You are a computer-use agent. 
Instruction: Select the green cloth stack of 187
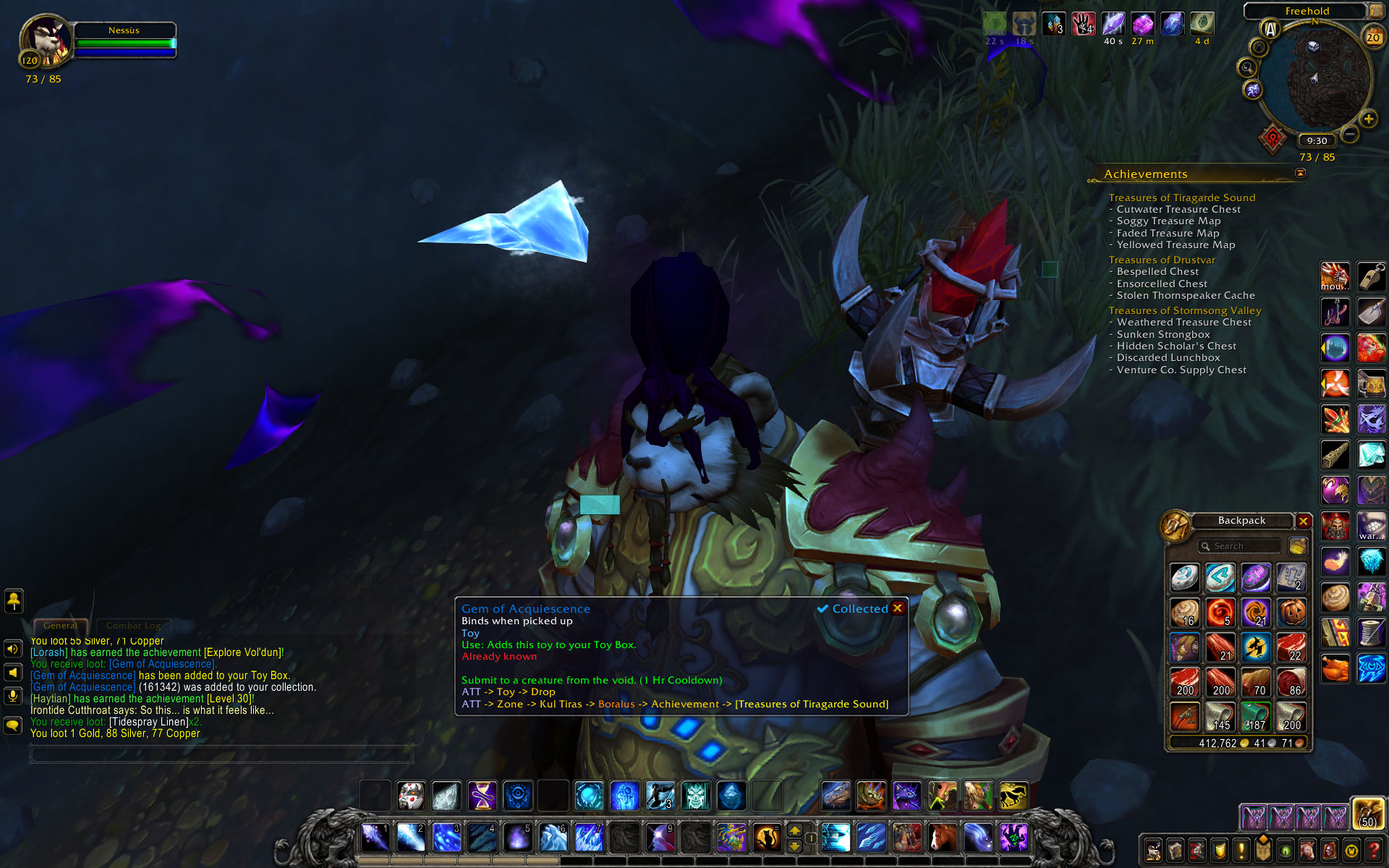(1256, 717)
